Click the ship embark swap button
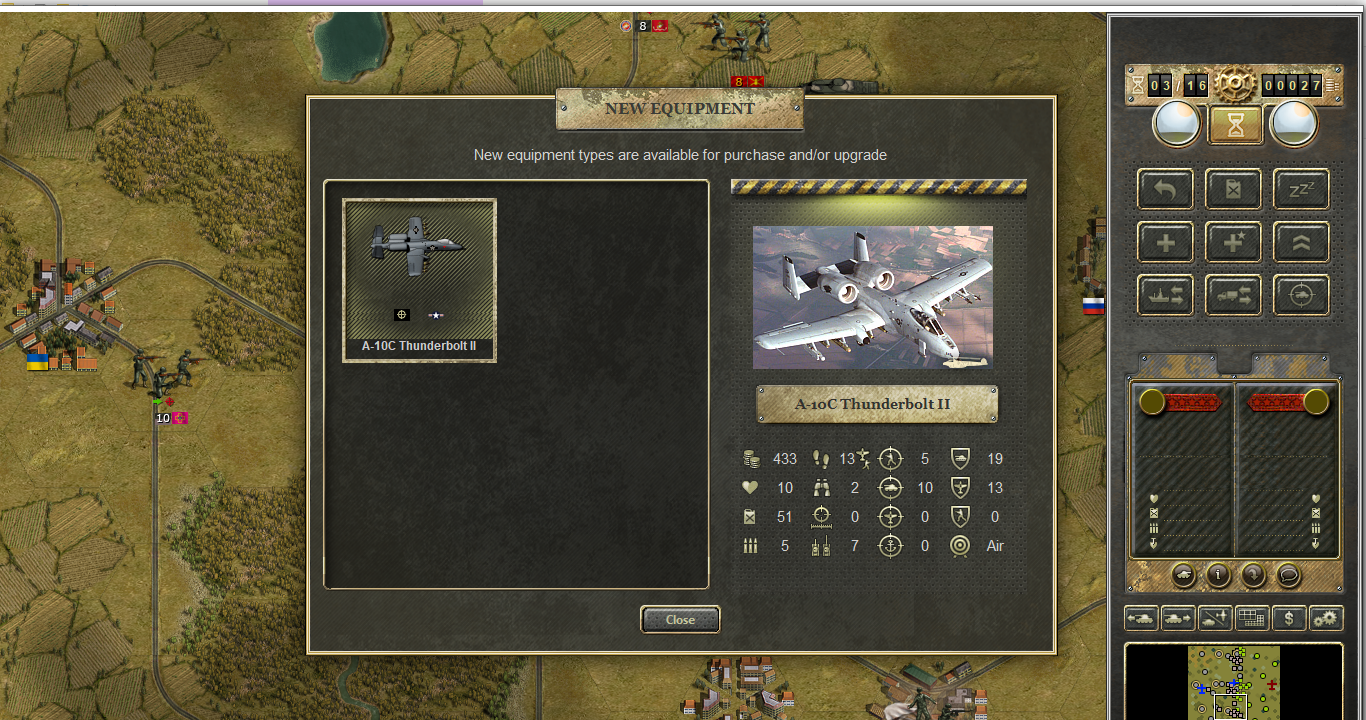This screenshot has width=1366, height=720. point(1165,295)
